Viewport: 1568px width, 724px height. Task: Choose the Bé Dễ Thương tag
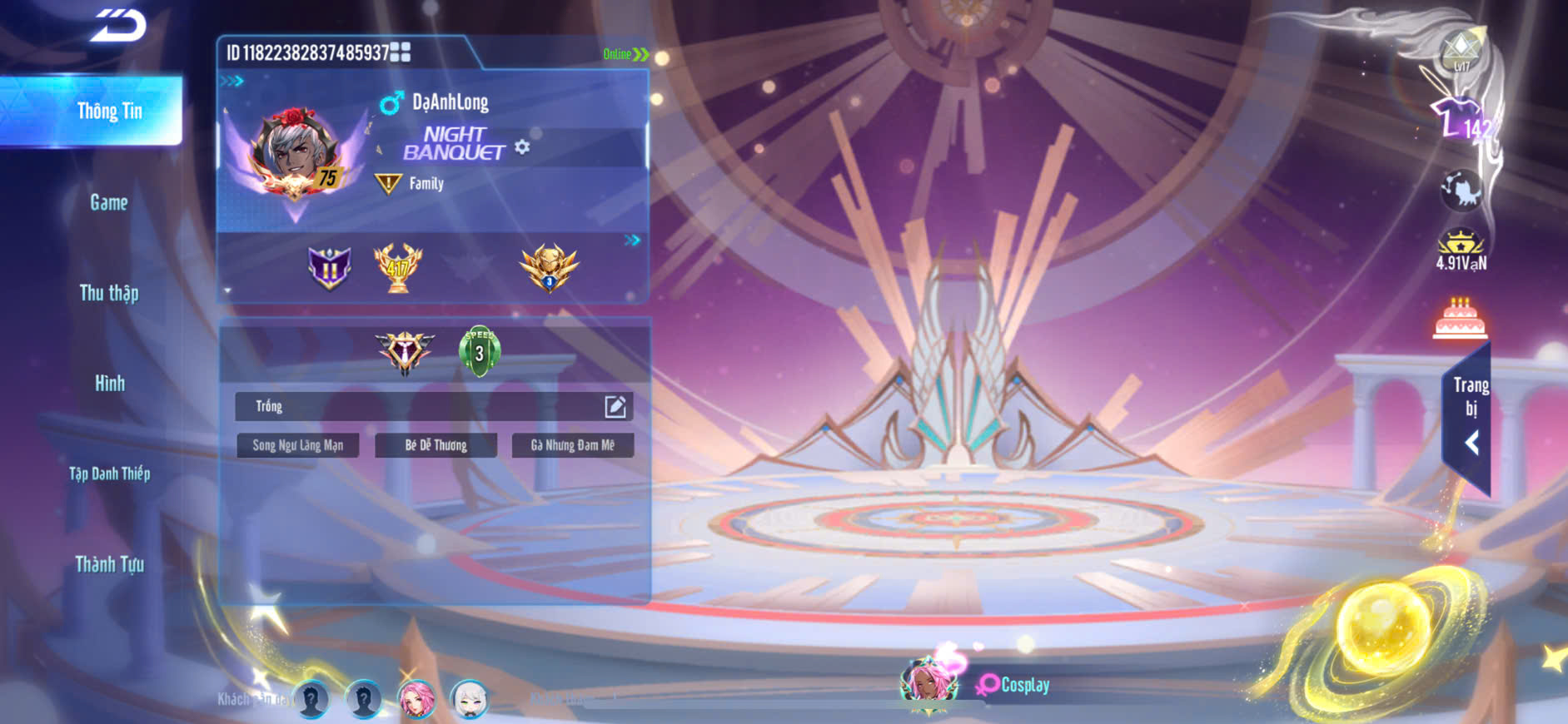(x=436, y=445)
